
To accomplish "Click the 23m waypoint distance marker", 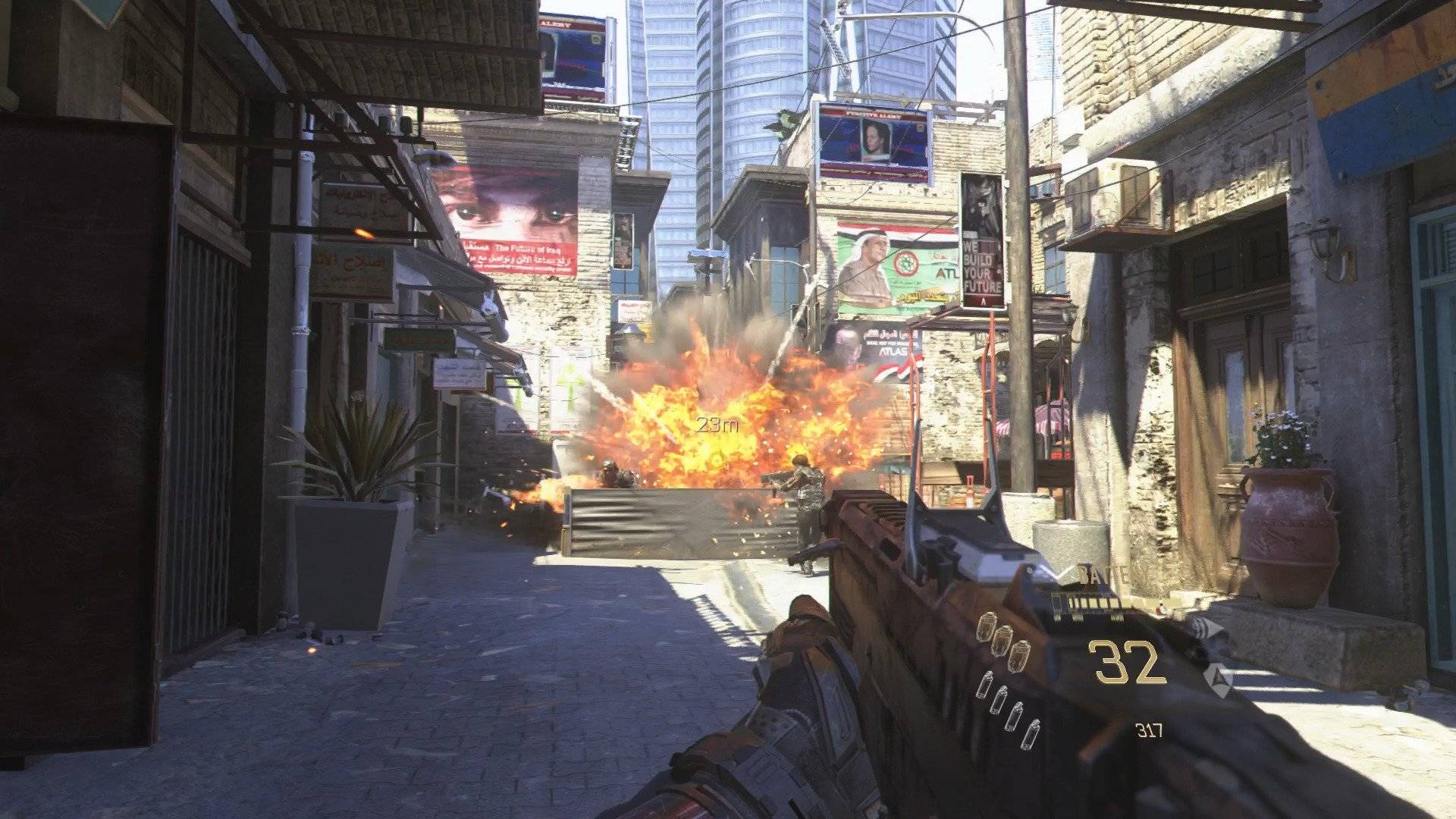I will [717, 425].
